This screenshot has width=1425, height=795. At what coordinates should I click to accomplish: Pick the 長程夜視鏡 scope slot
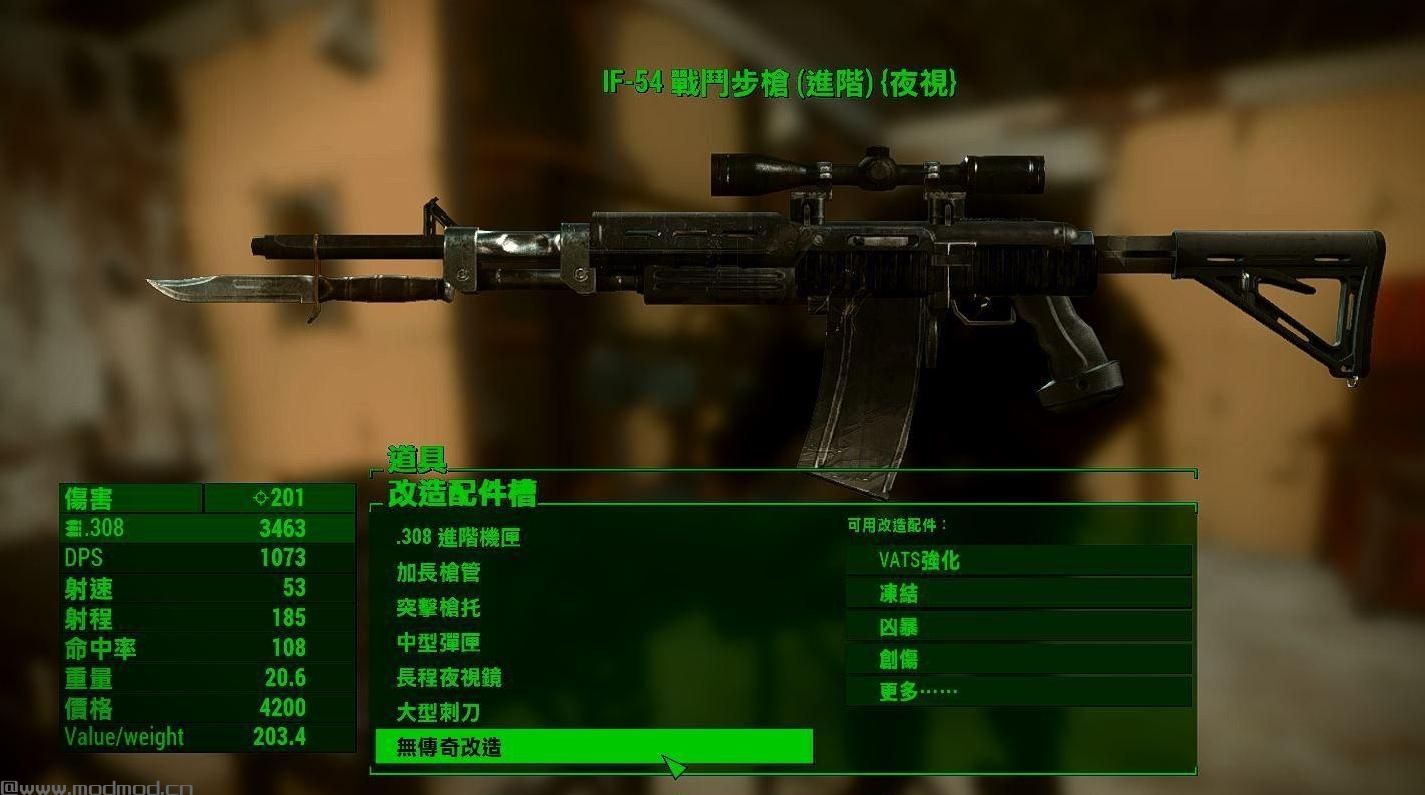[448, 678]
